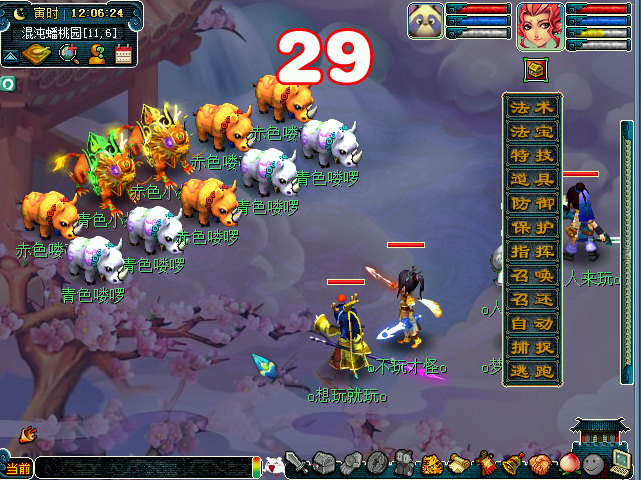Open the world map magnifier icon
The image size is (641, 480).
pyautogui.click(x=69, y=54)
